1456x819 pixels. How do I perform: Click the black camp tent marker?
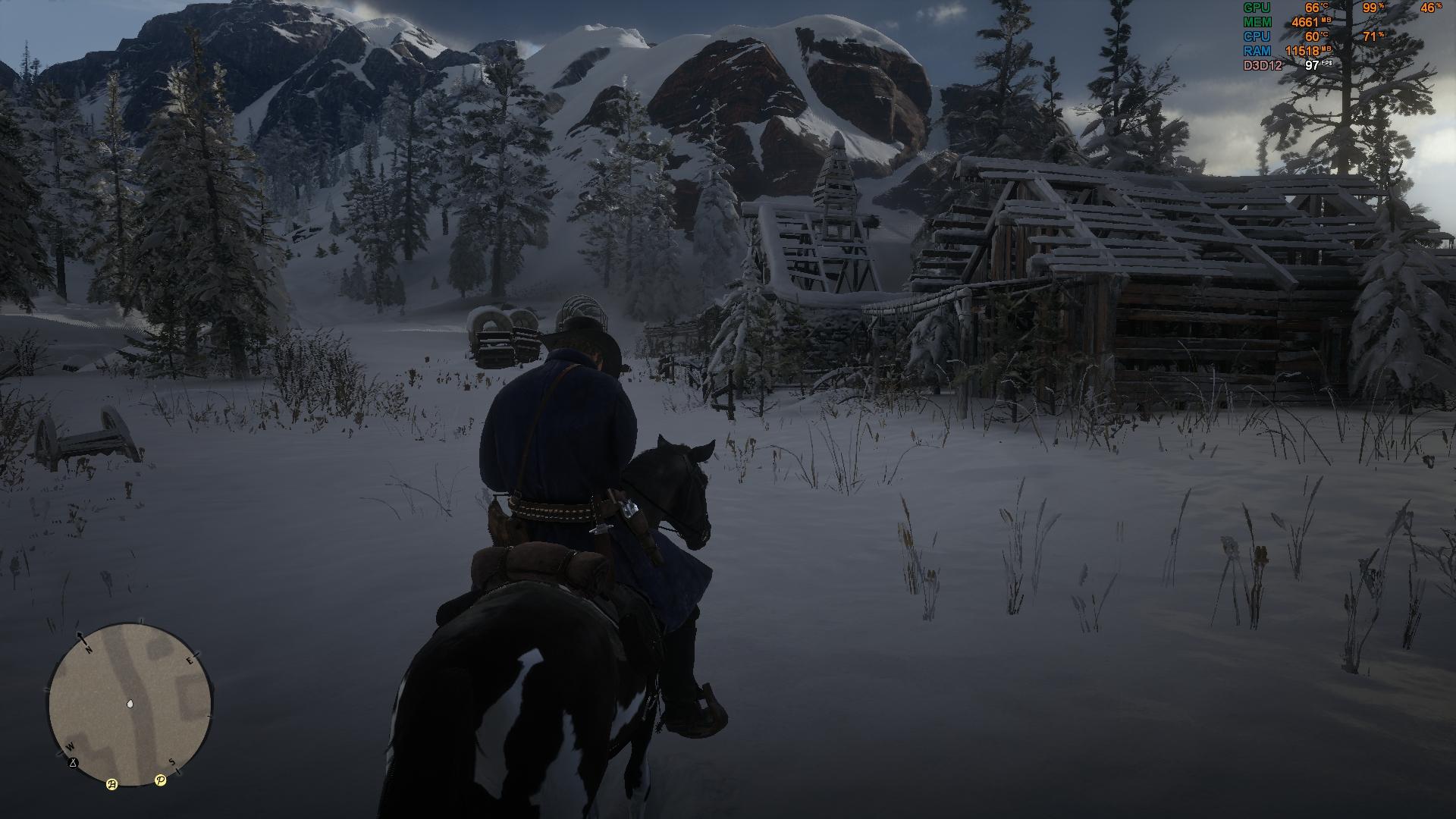point(73,762)
